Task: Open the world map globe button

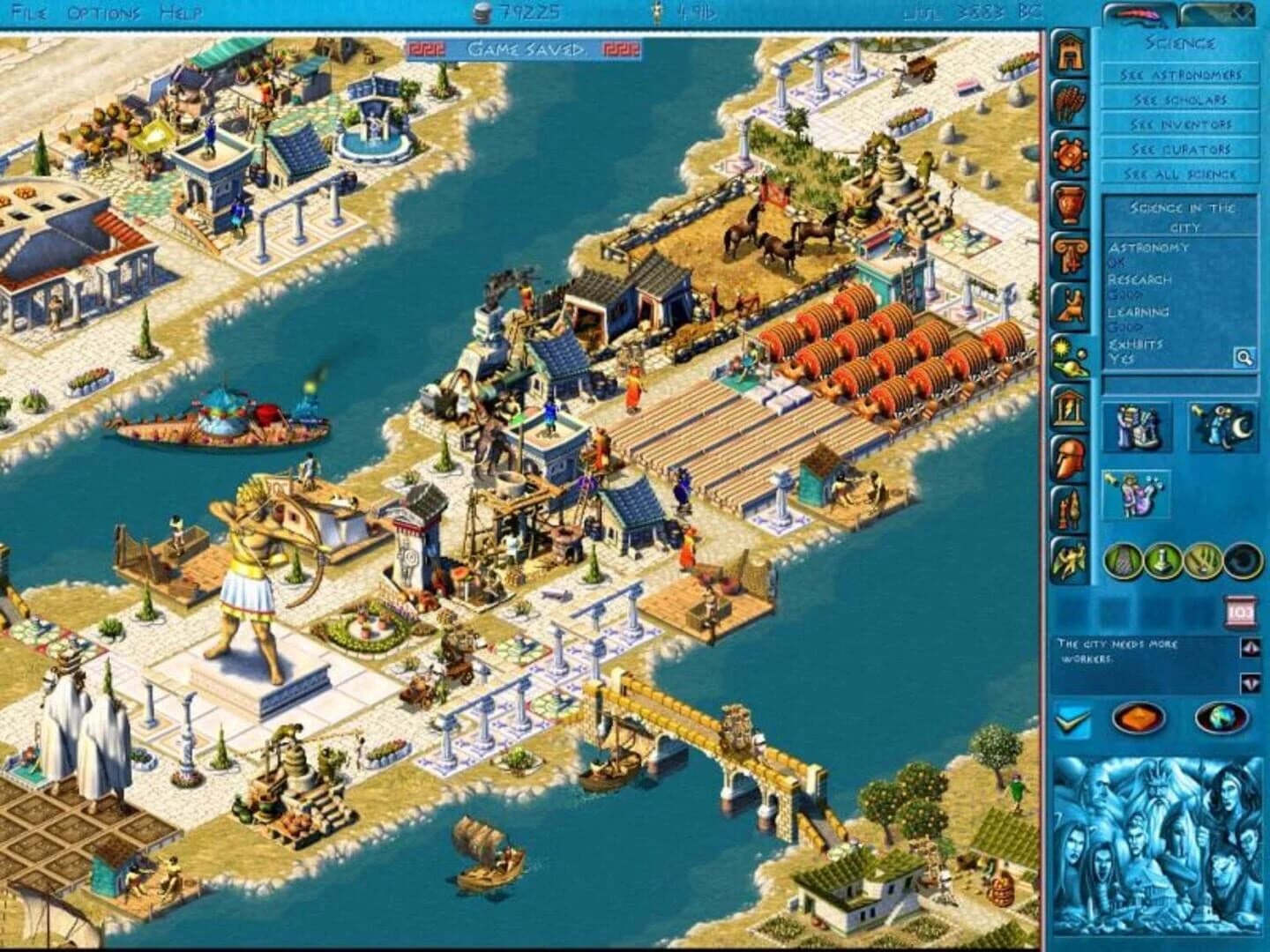Action: click(1219, 718)
